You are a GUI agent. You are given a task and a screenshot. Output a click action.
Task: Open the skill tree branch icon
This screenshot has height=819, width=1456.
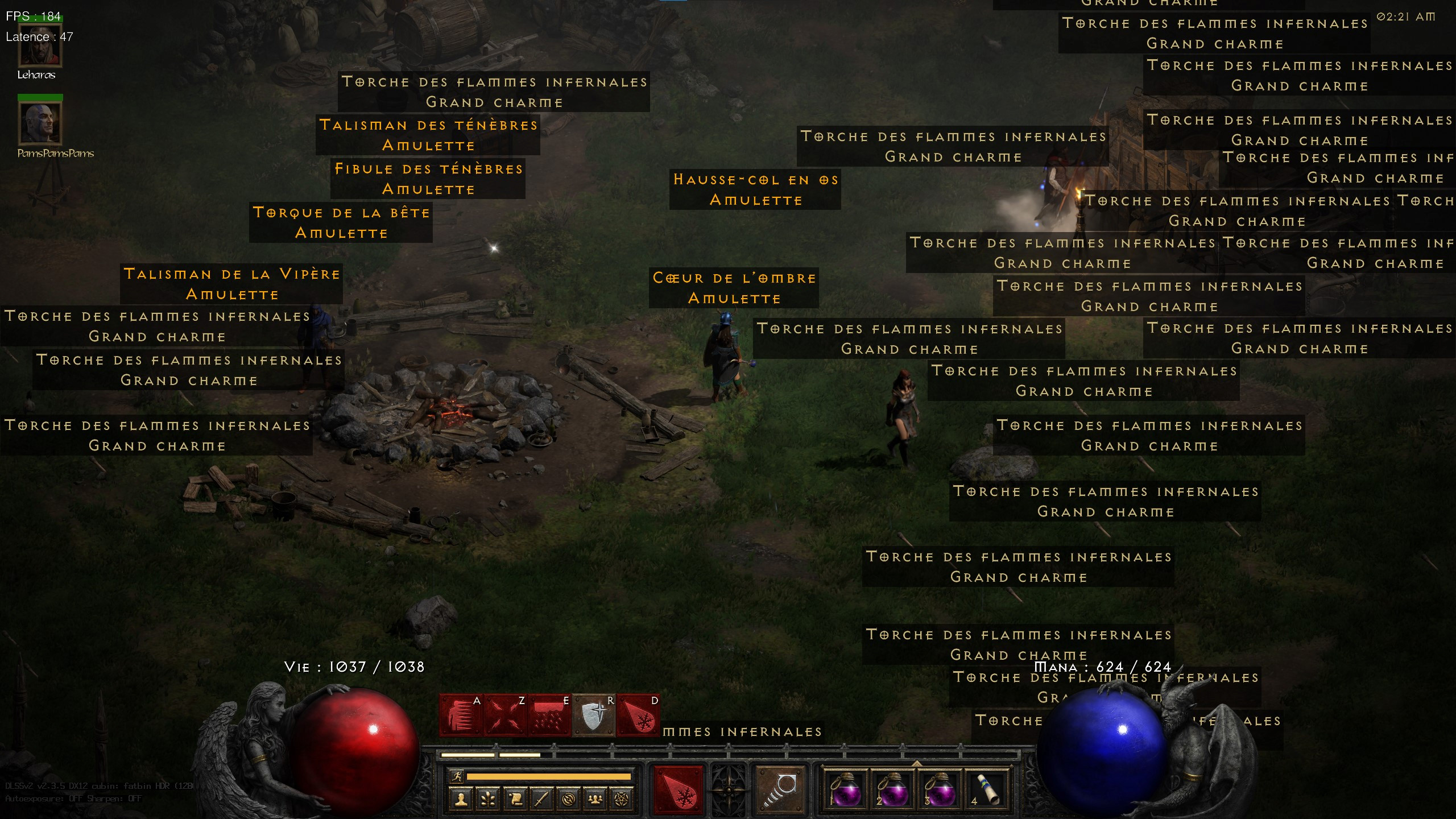coord(487,799)
